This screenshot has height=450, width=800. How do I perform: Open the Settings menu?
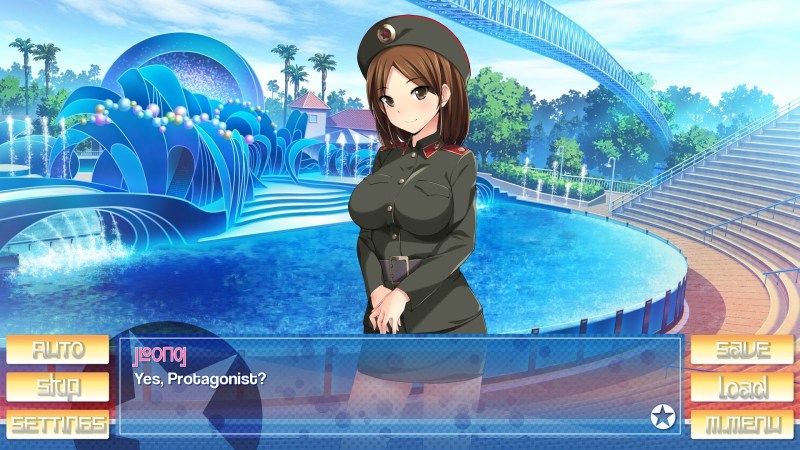point(57,423)
